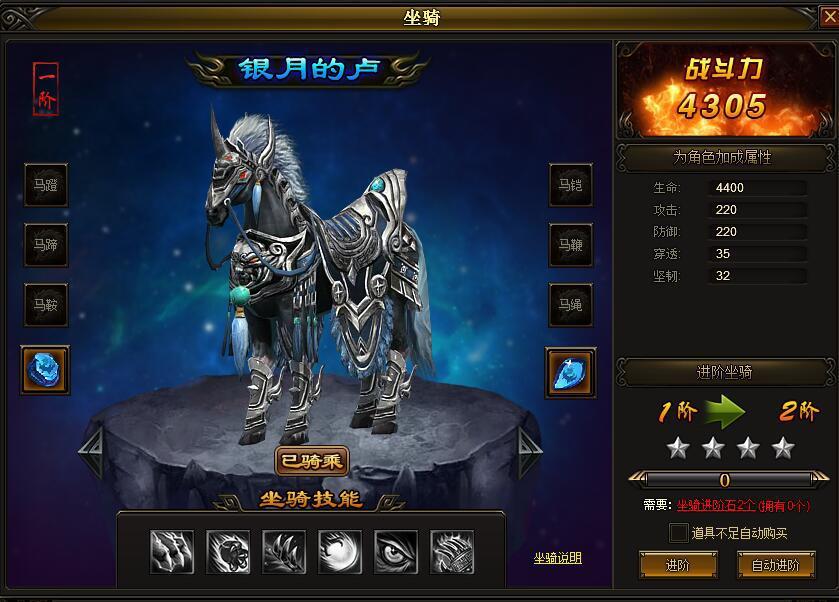Select the 马绳 rein equipment slot
The height and width of the screenshot is (602, 839).
(x=570, y=305)
